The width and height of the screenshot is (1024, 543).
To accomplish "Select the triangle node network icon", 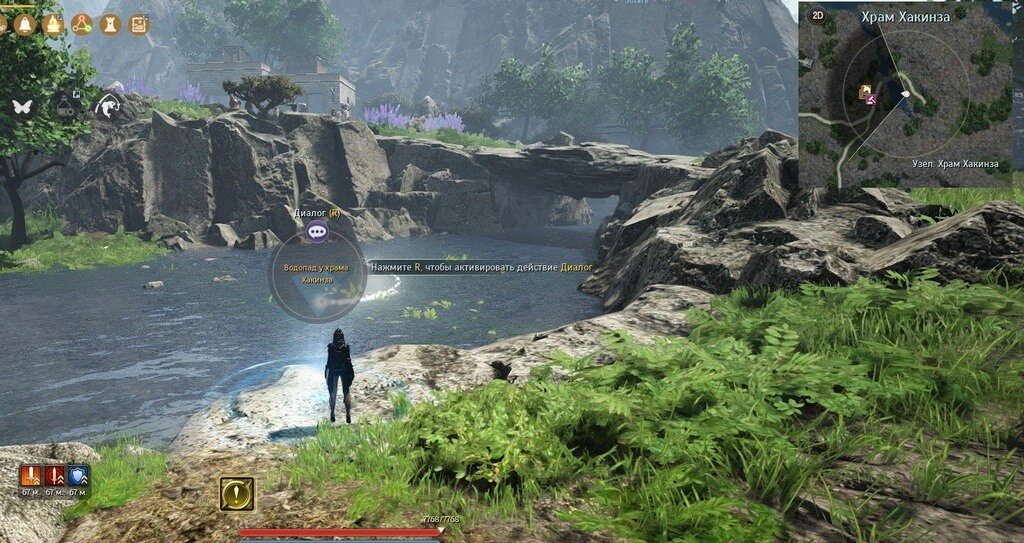I will pyautogui.click(x=82, y=24).
